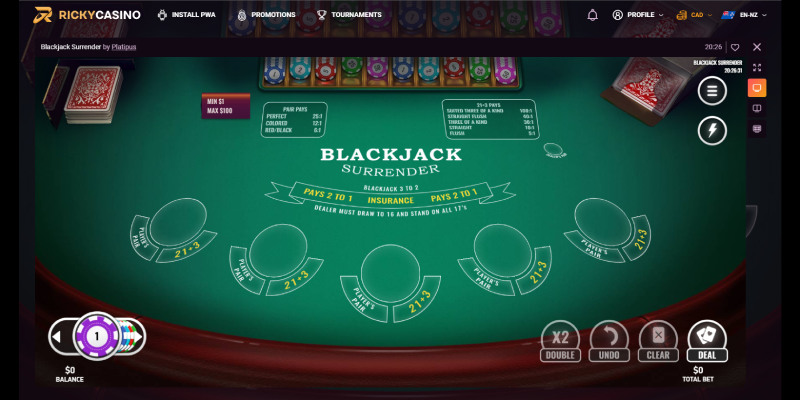The image size is (800, 400).
Task: Show lower chip values with the left arrow
Action: (x=60, y=336)
